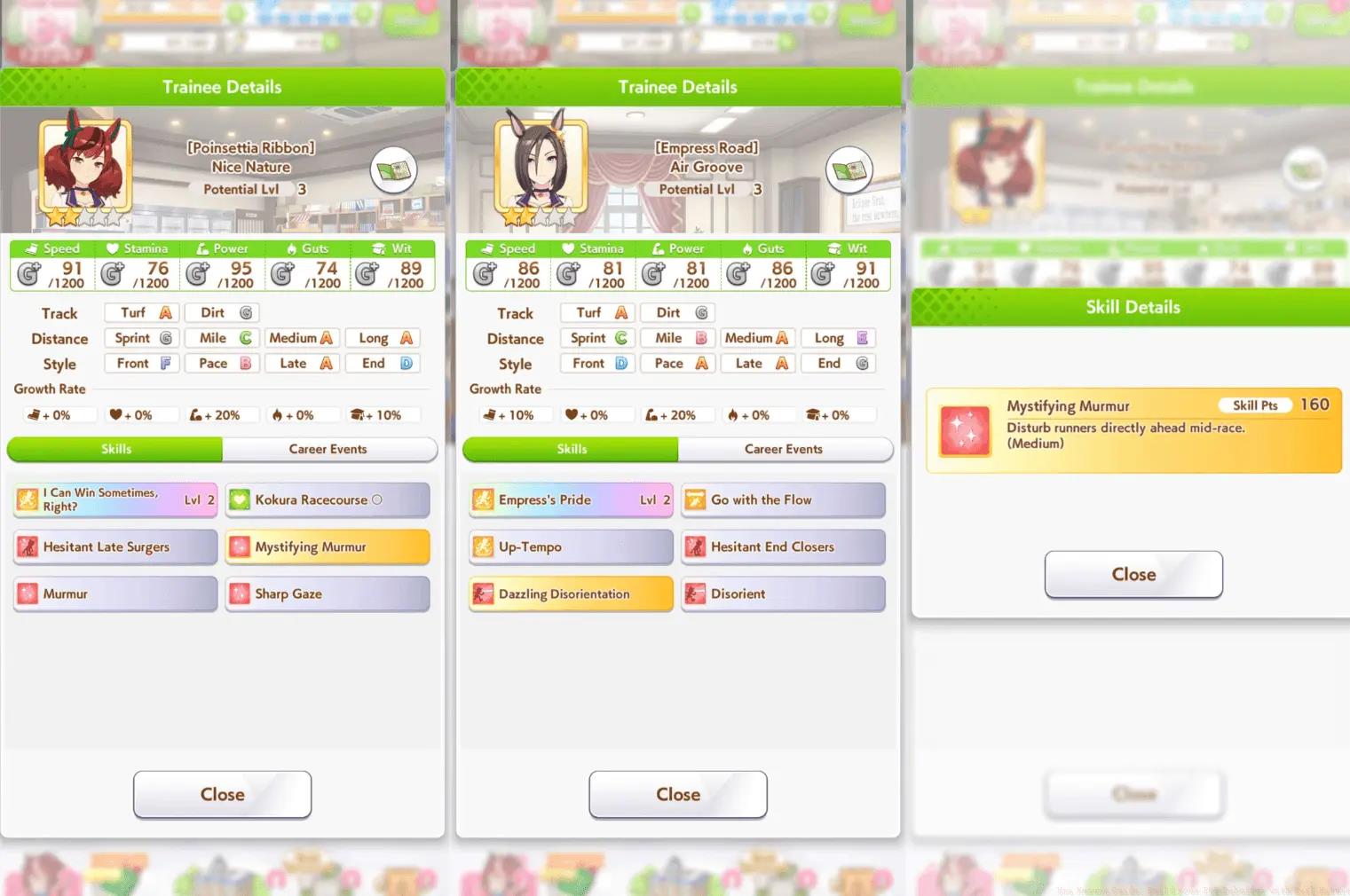Select Mystifying Murmur in Nice Nature's skill list
1350x896 pixels.
tap(328, 547)
